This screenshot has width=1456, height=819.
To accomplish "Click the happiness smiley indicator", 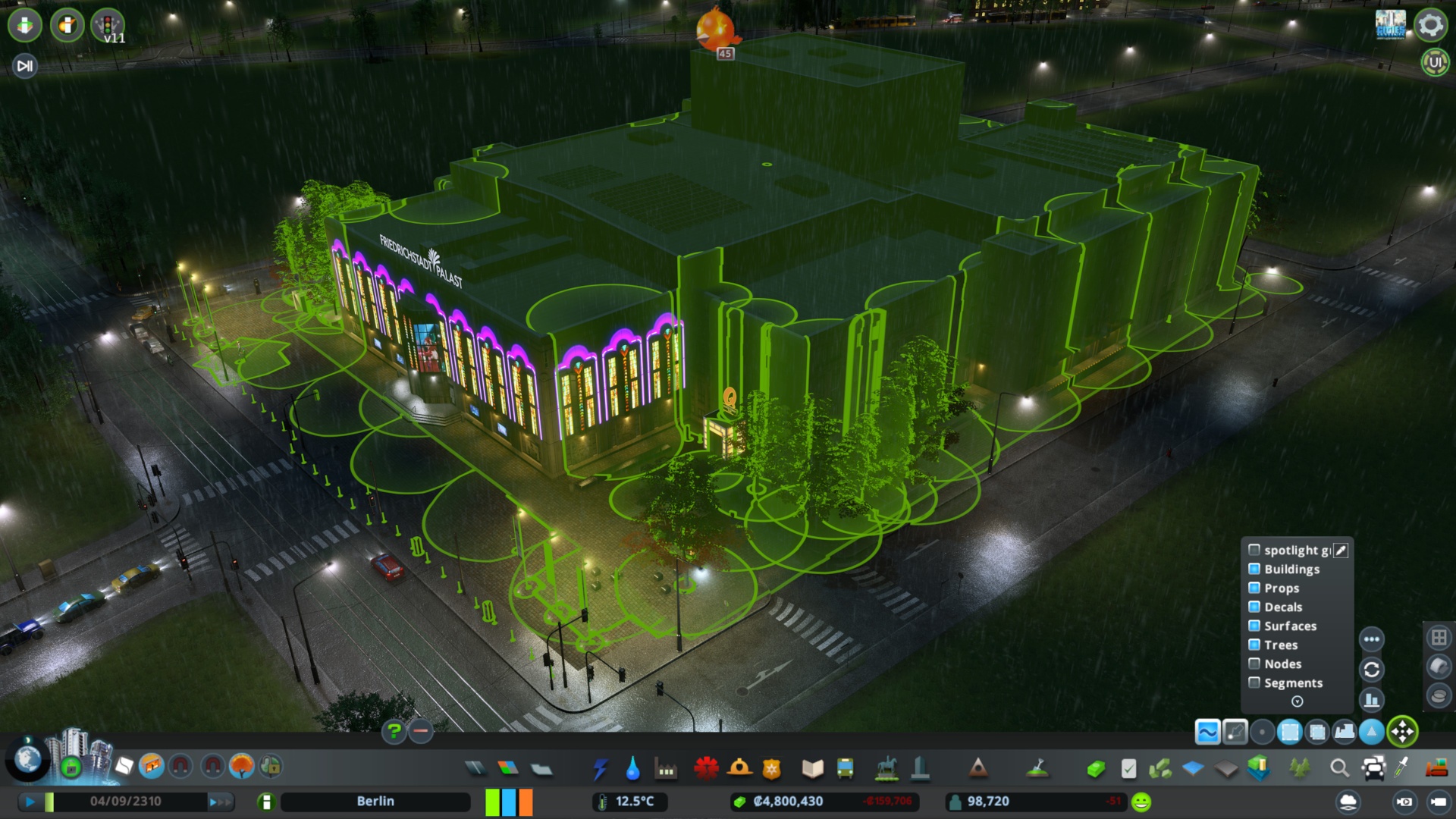I will 1141,802.
